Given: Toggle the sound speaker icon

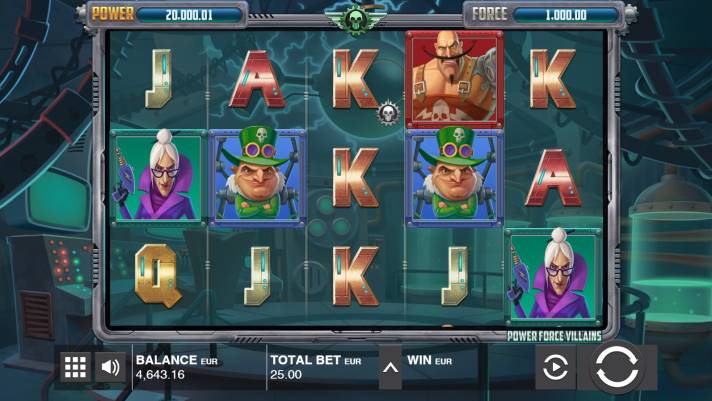Looking at the screenshot, I should coord(111,367).
